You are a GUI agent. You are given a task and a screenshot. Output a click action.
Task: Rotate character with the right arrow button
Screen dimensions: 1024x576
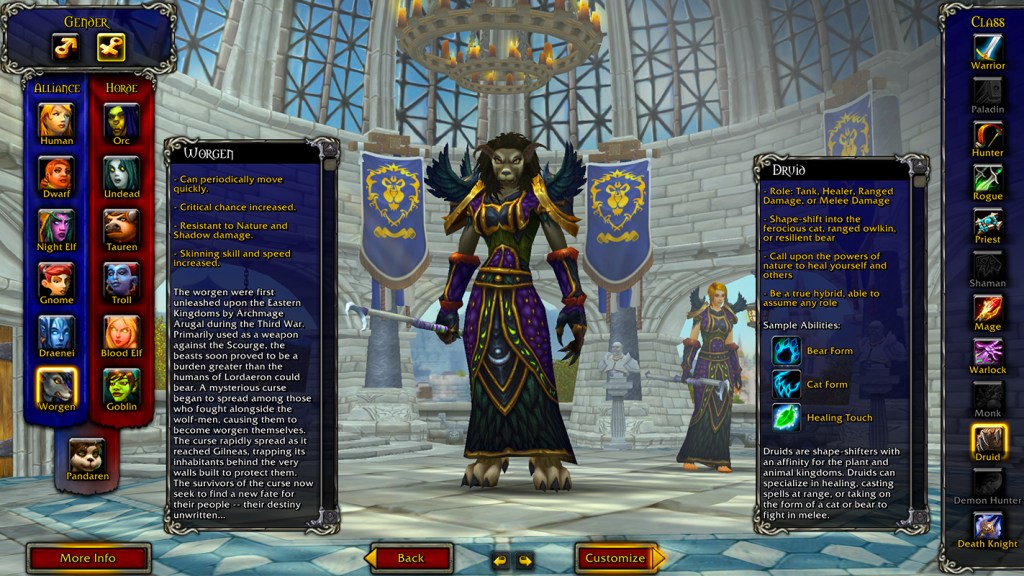[524, 560]
